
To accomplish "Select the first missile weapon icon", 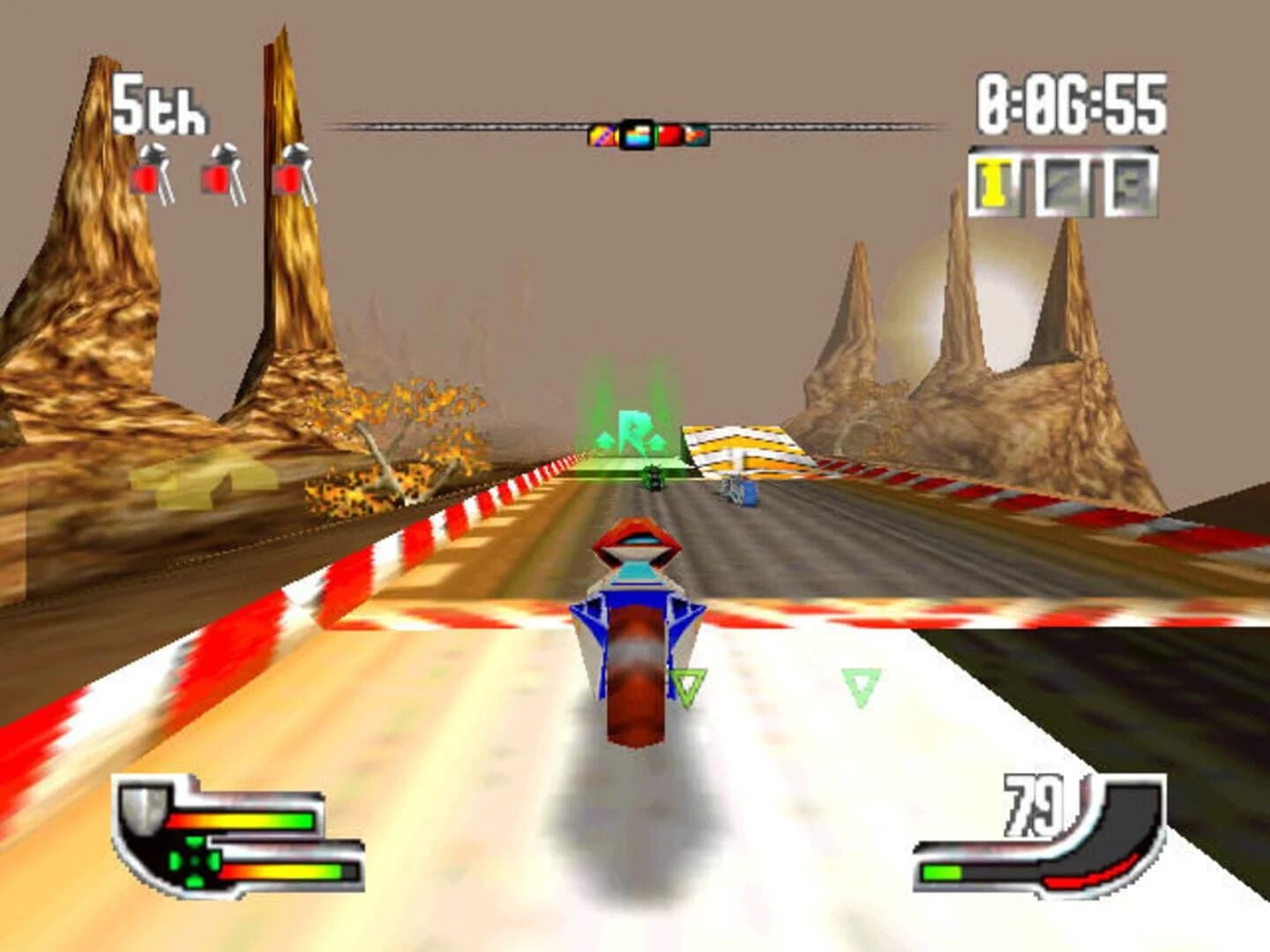I will click(152, 167).
